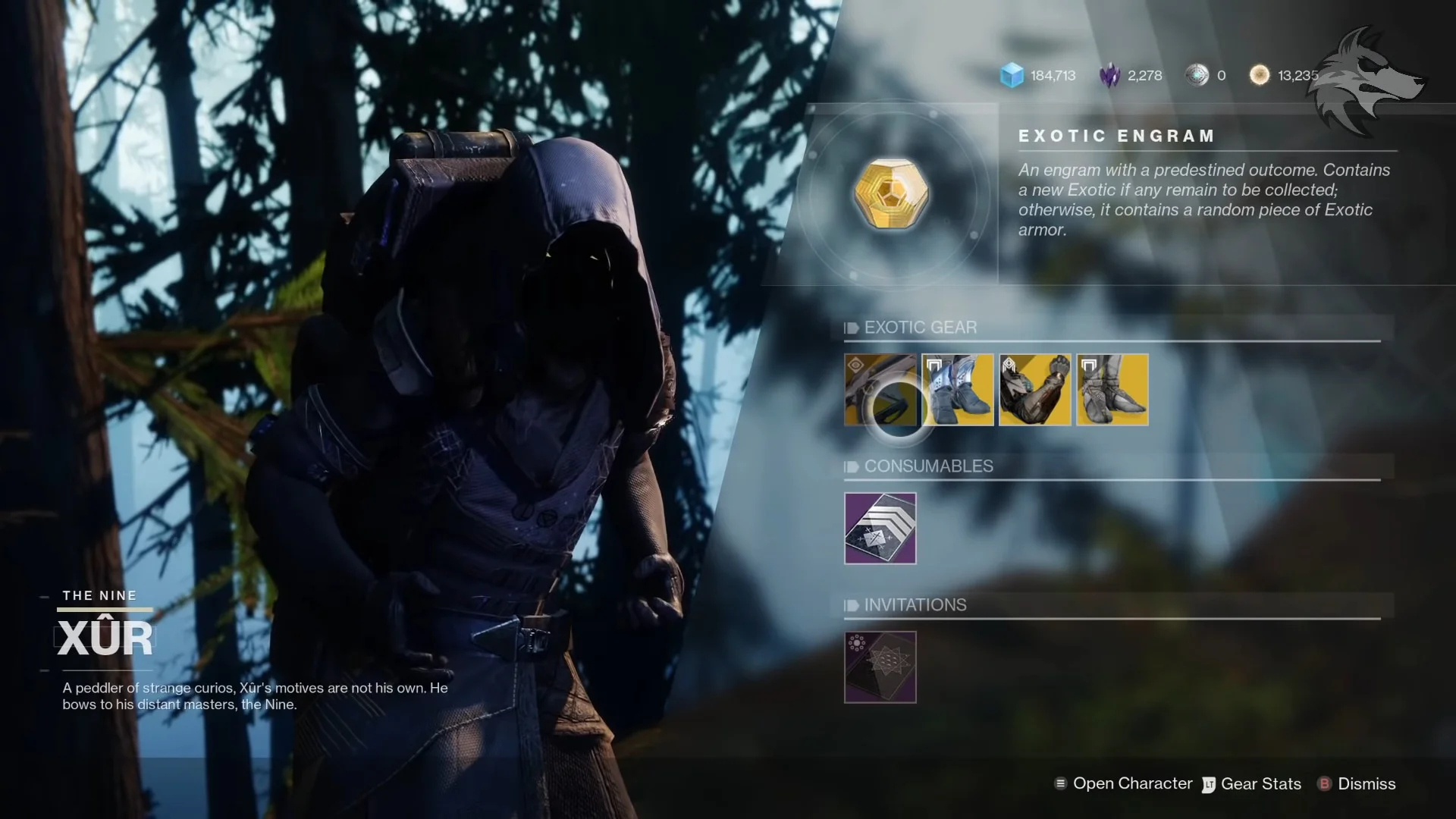Select the Exotic Engram icon
The image size is (1456, 819).
[x=891, y=194]
